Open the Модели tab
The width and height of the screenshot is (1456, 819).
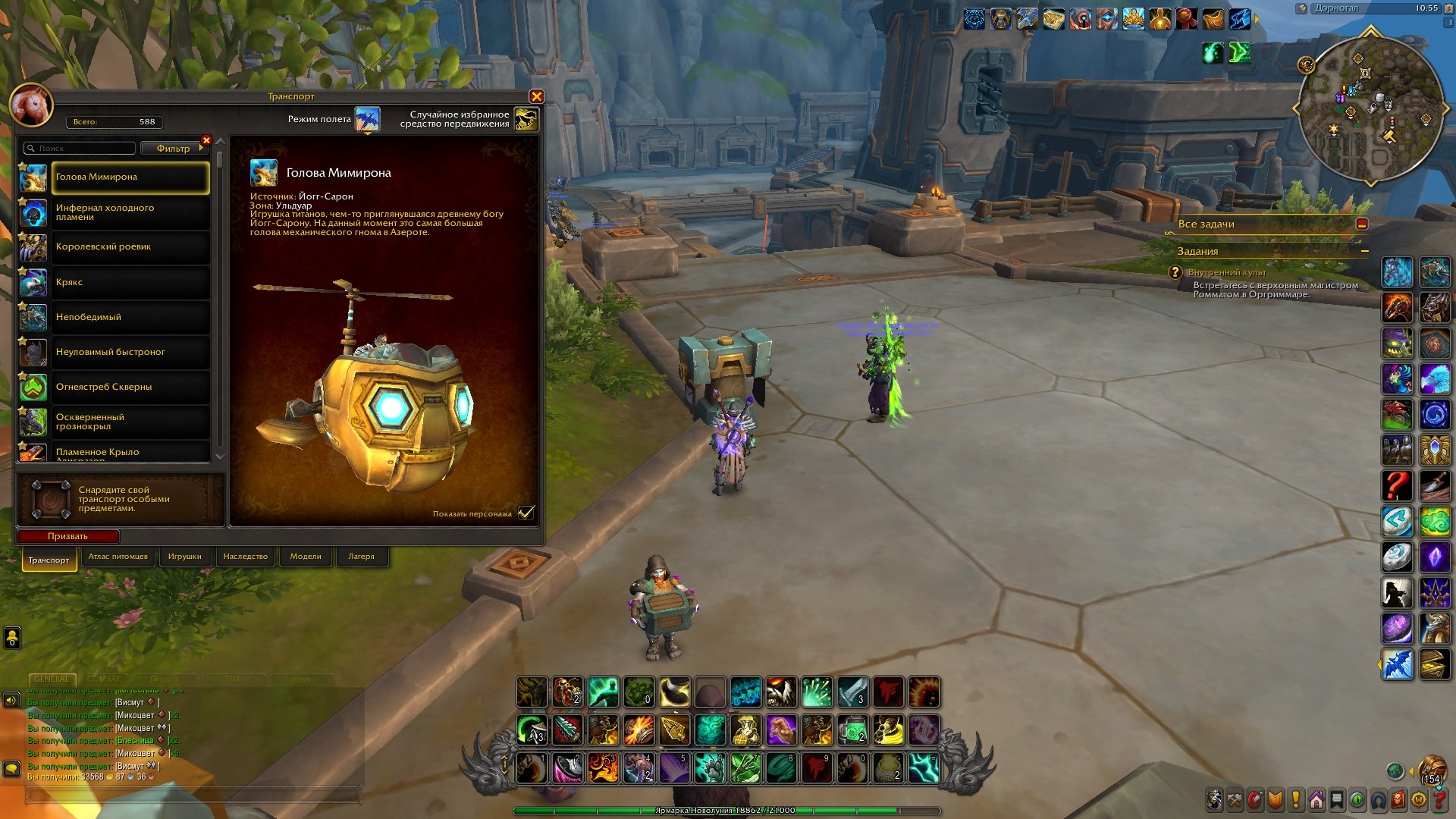[x=306, y=557]
